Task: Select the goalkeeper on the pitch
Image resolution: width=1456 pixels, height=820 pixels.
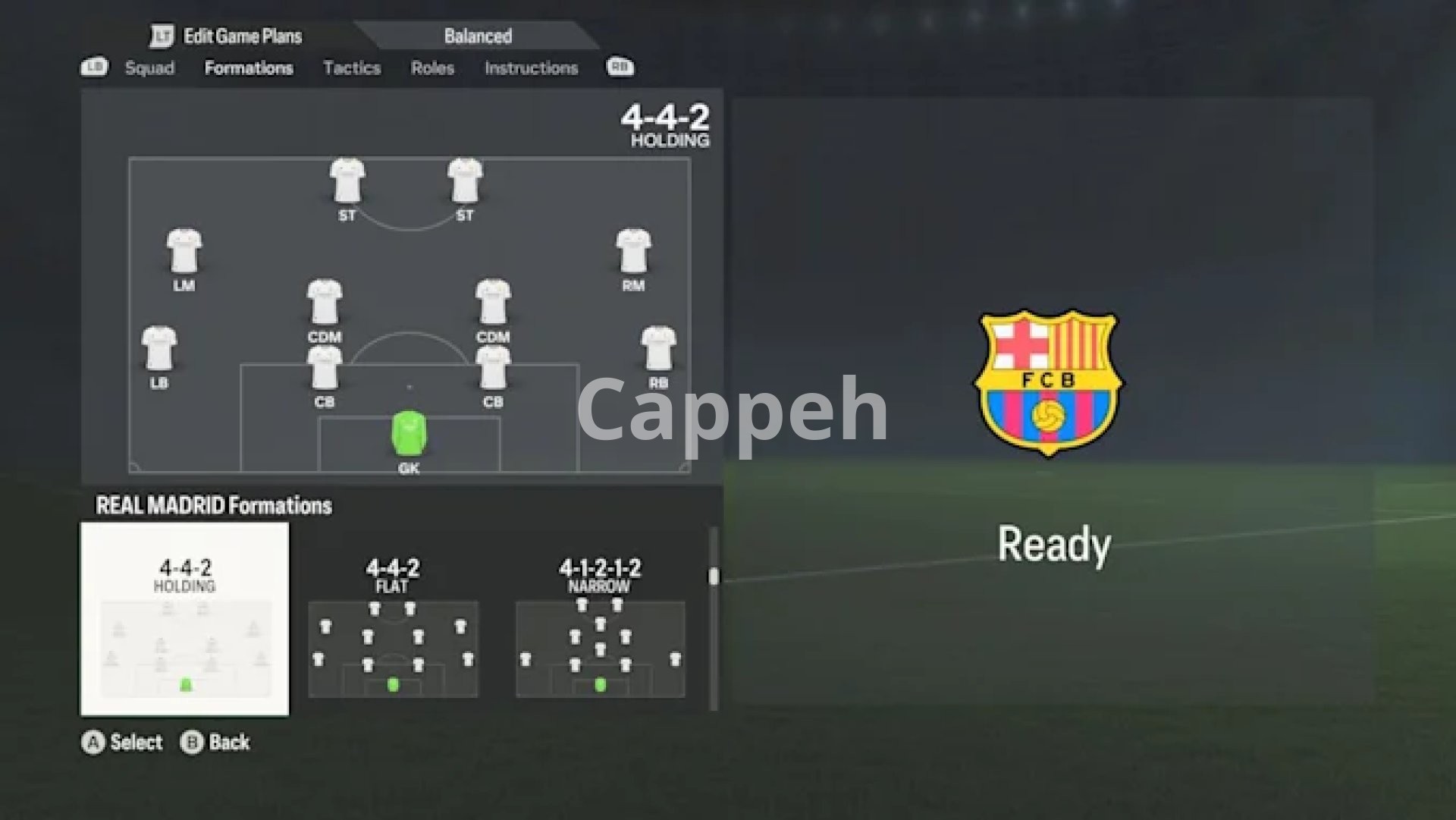Action: (409, 434)
